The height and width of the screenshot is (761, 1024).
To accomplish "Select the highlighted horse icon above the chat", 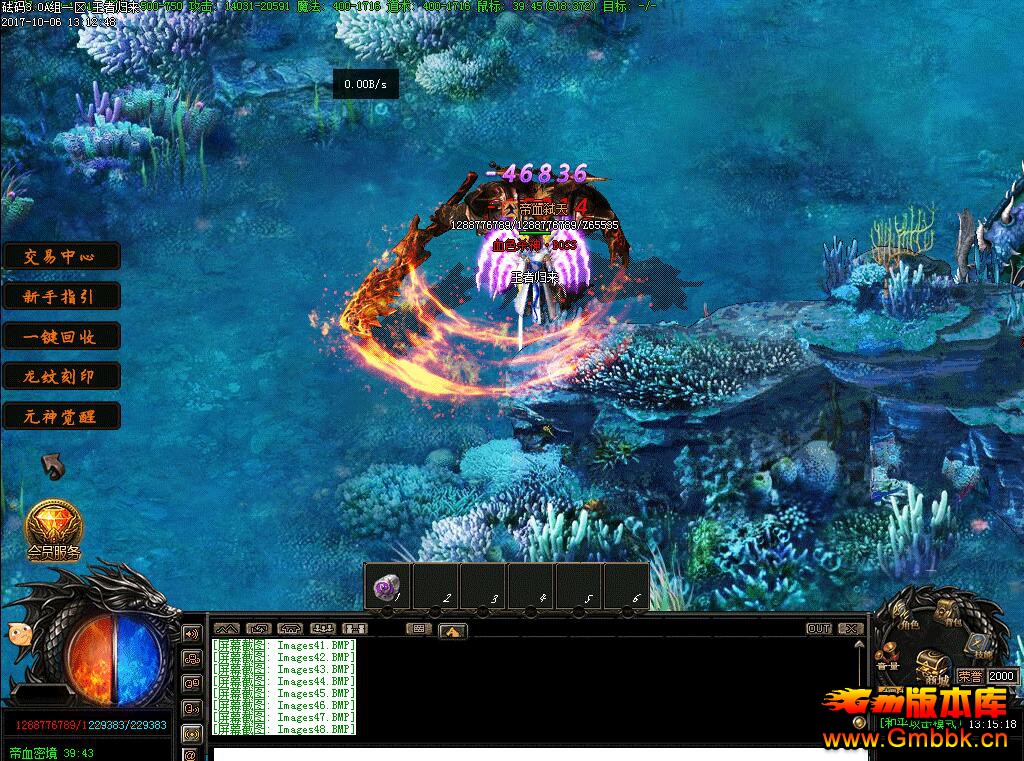I will 453,630.
